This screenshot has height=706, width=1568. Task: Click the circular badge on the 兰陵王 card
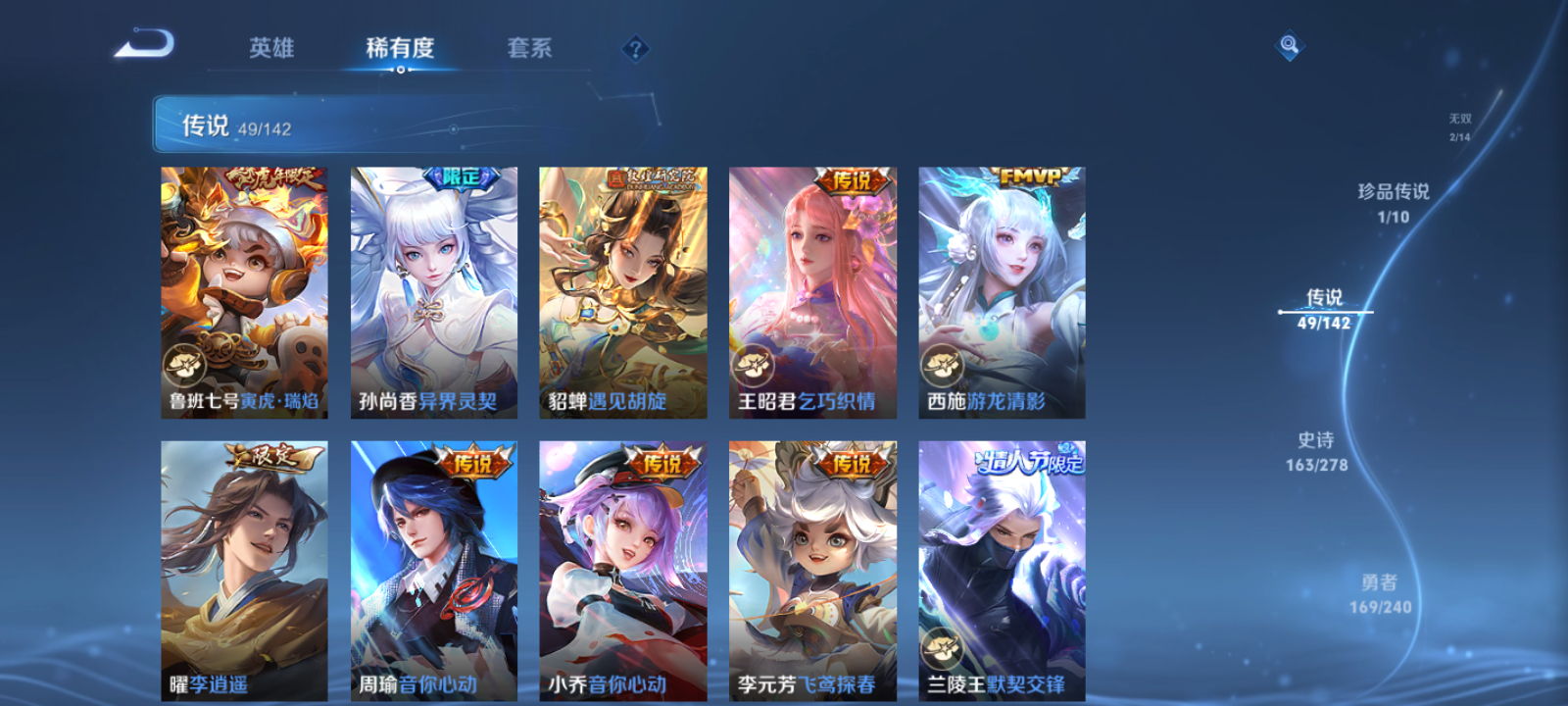coord(943,647)
